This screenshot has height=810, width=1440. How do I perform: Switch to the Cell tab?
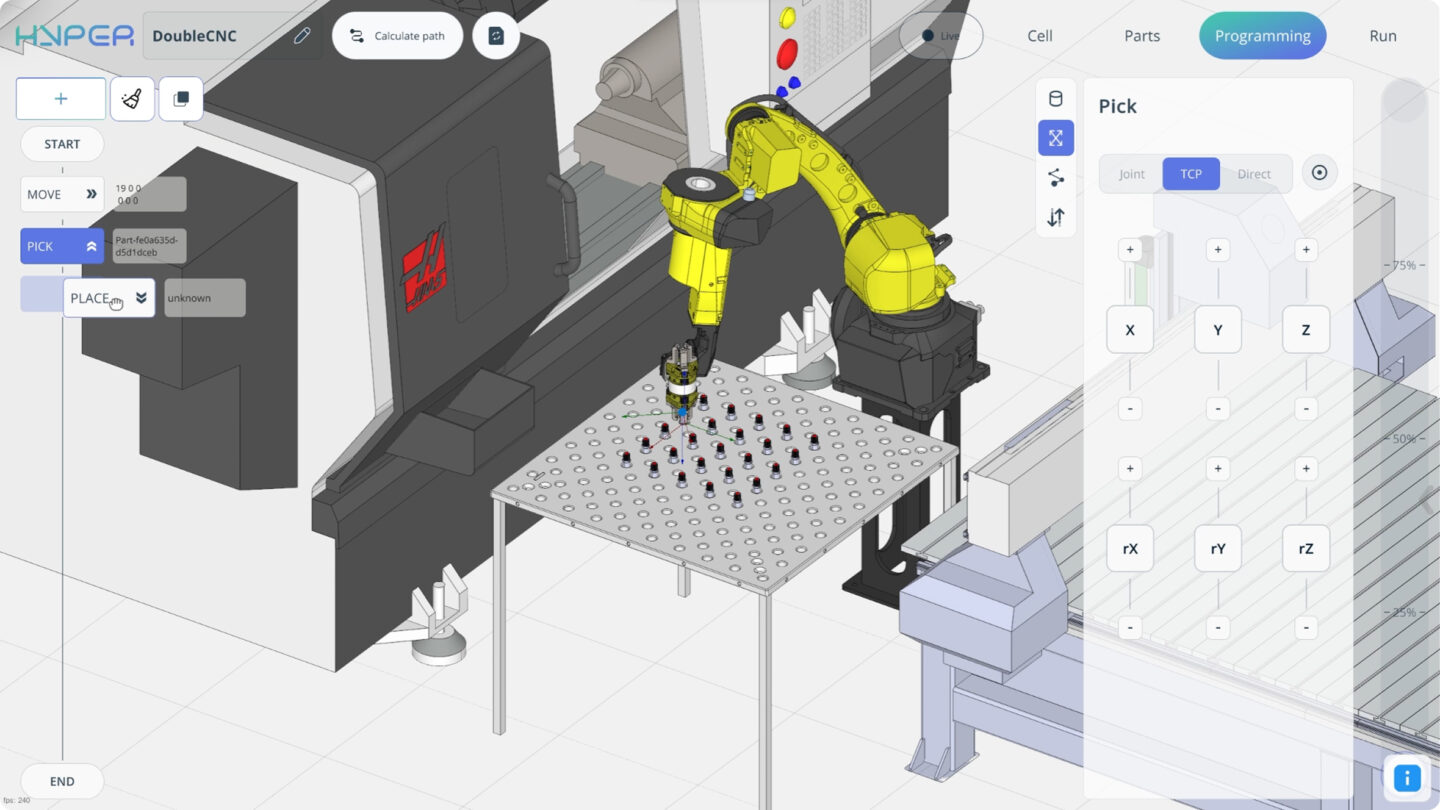coord(1039,35)
